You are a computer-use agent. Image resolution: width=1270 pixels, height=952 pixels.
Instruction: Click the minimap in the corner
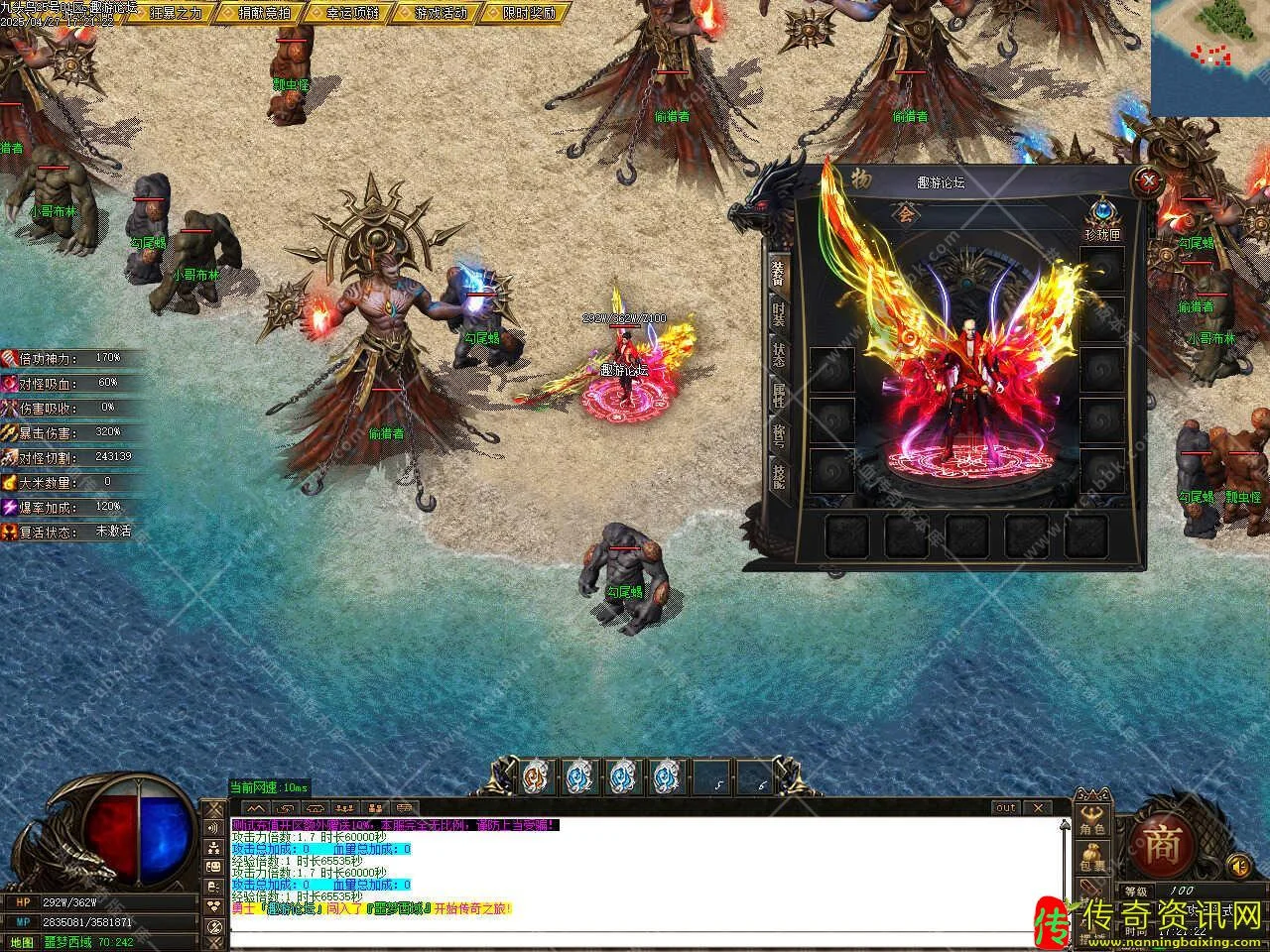(1210, 58)
